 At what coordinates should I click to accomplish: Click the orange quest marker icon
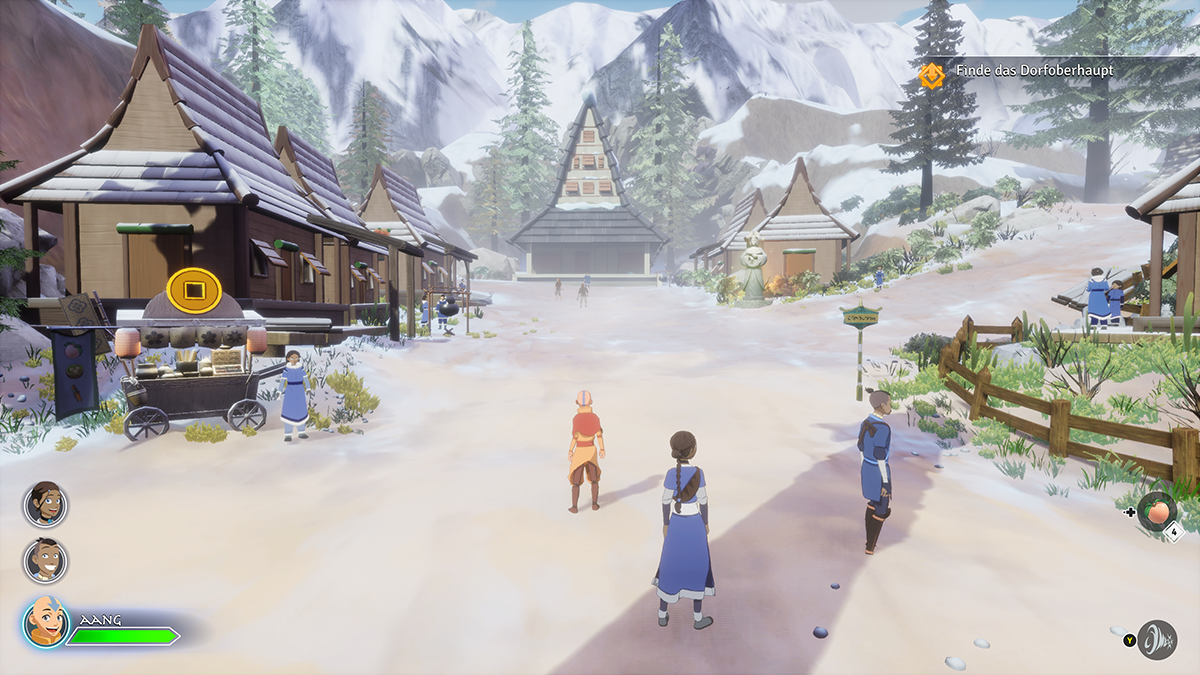pyautogui.click(x=932, y=74)
